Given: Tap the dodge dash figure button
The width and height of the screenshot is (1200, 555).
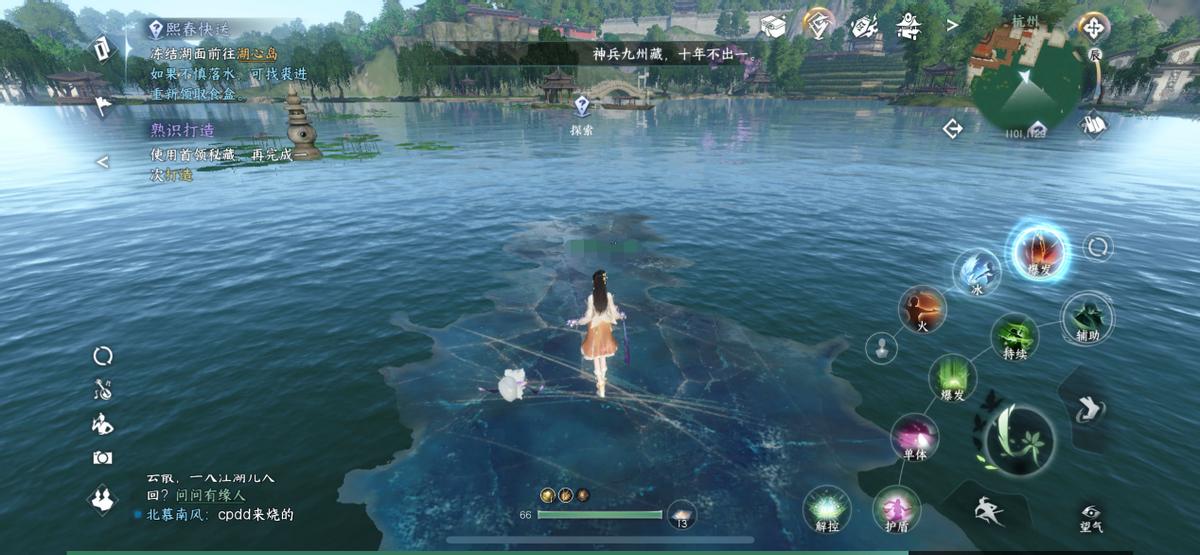Looking at the screenshot, I should tap(988, 510).
